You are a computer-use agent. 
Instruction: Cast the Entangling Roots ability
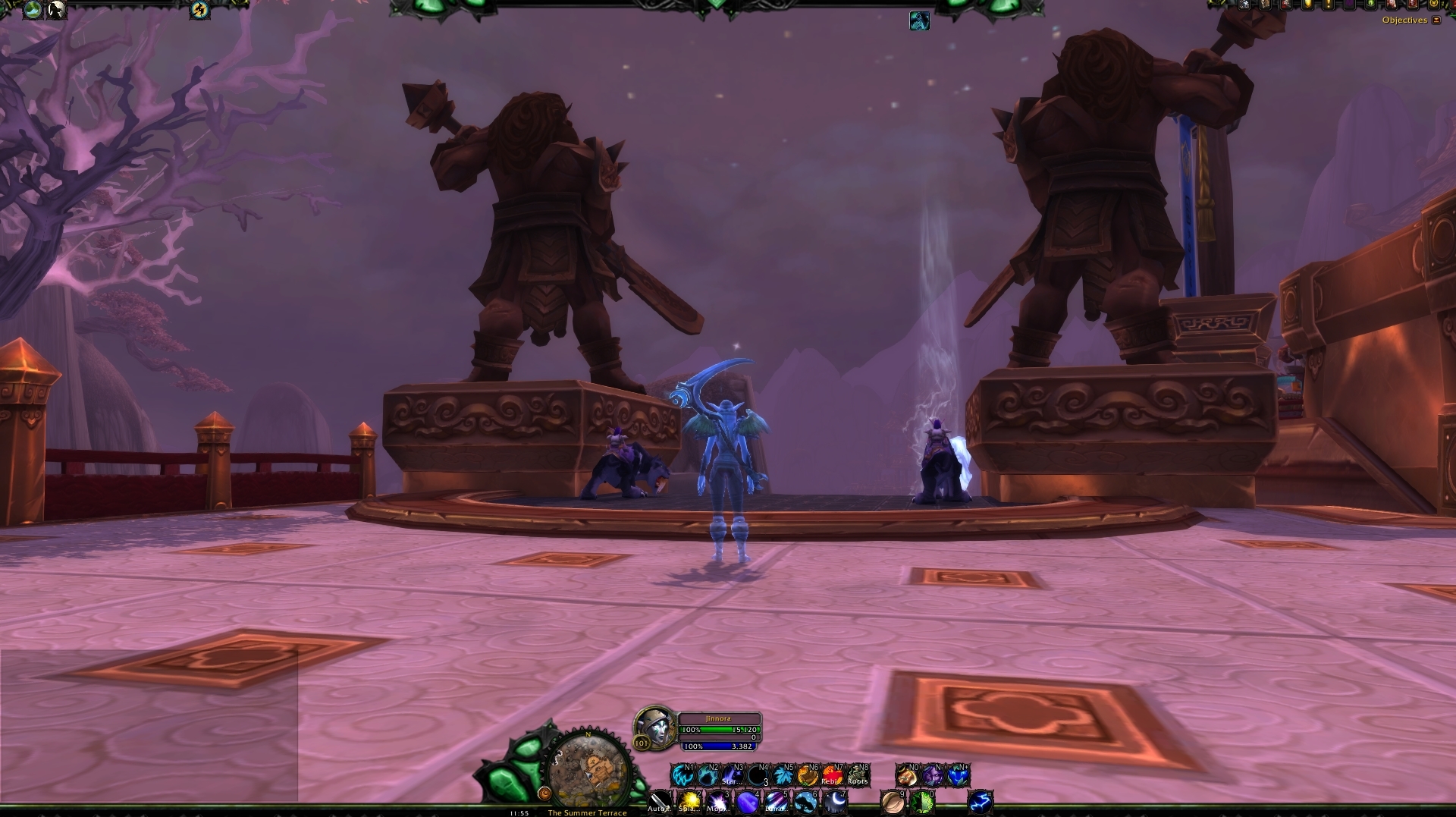[858, 775]
